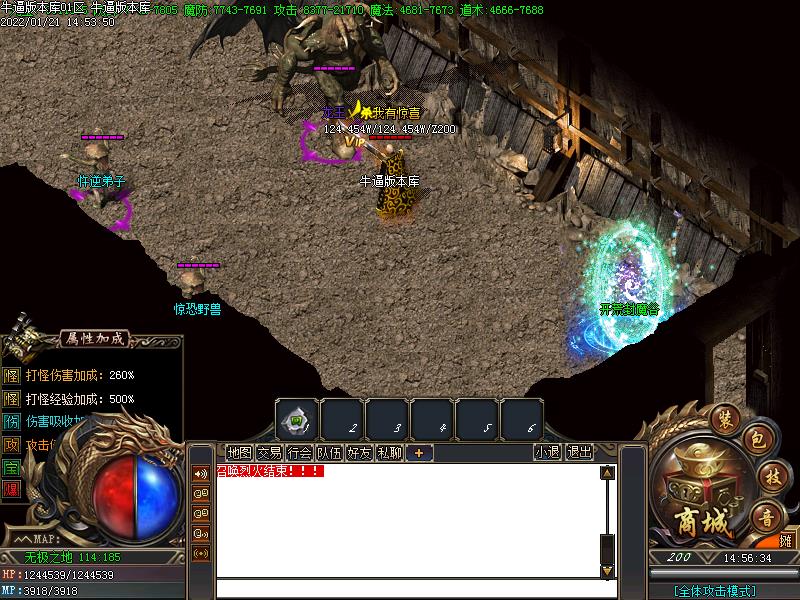Open the 地图 map
Viewport: 800px width, 600px height.
click(239, 453)
